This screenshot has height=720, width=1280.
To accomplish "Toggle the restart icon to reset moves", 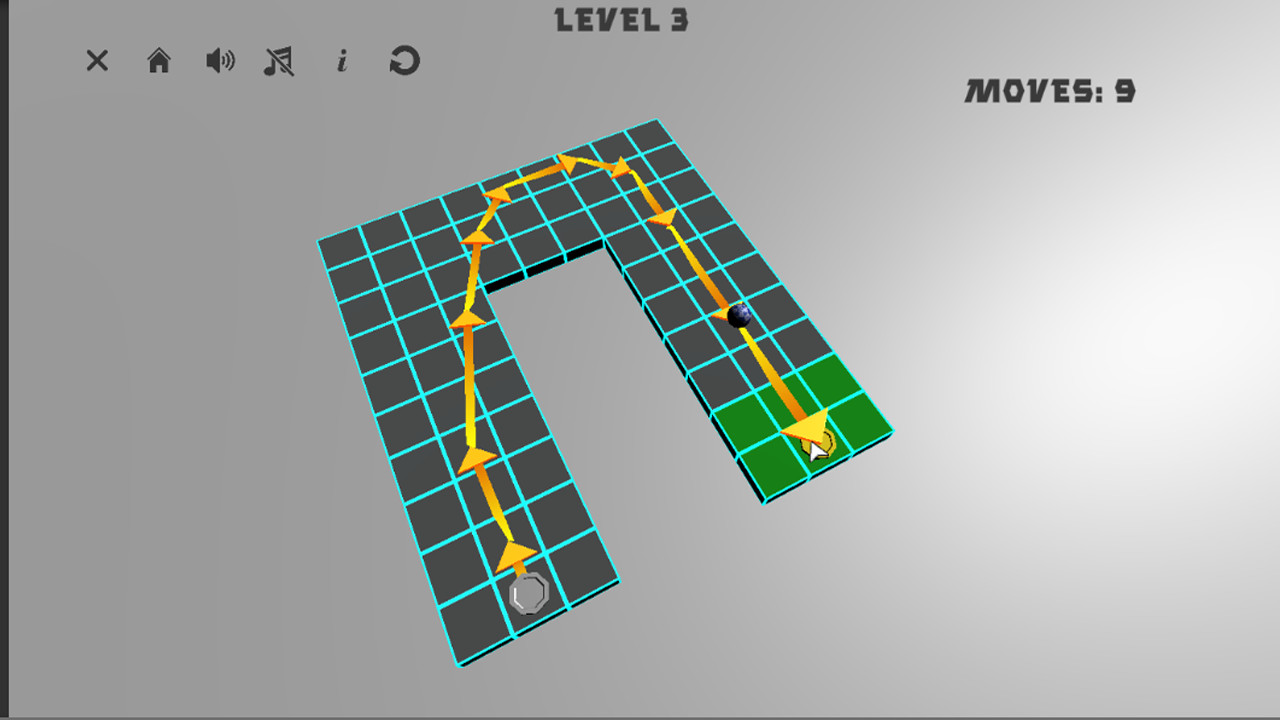I will [x=404, y=61].
